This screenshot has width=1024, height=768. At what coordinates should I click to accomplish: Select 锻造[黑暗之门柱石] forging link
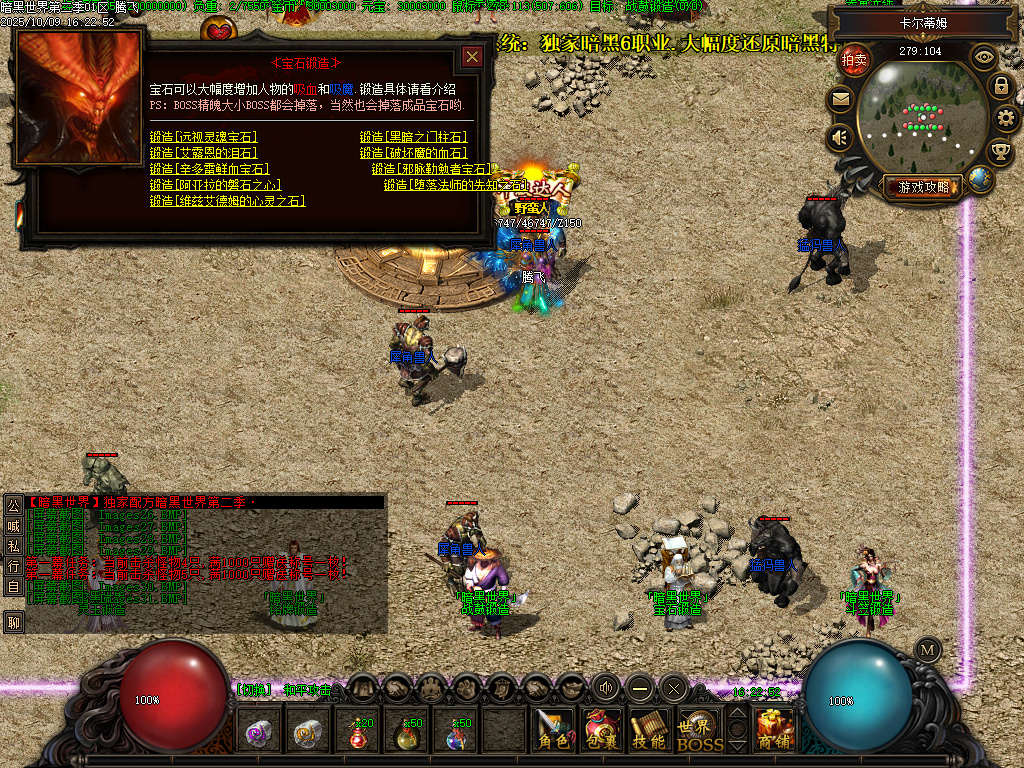413,137
